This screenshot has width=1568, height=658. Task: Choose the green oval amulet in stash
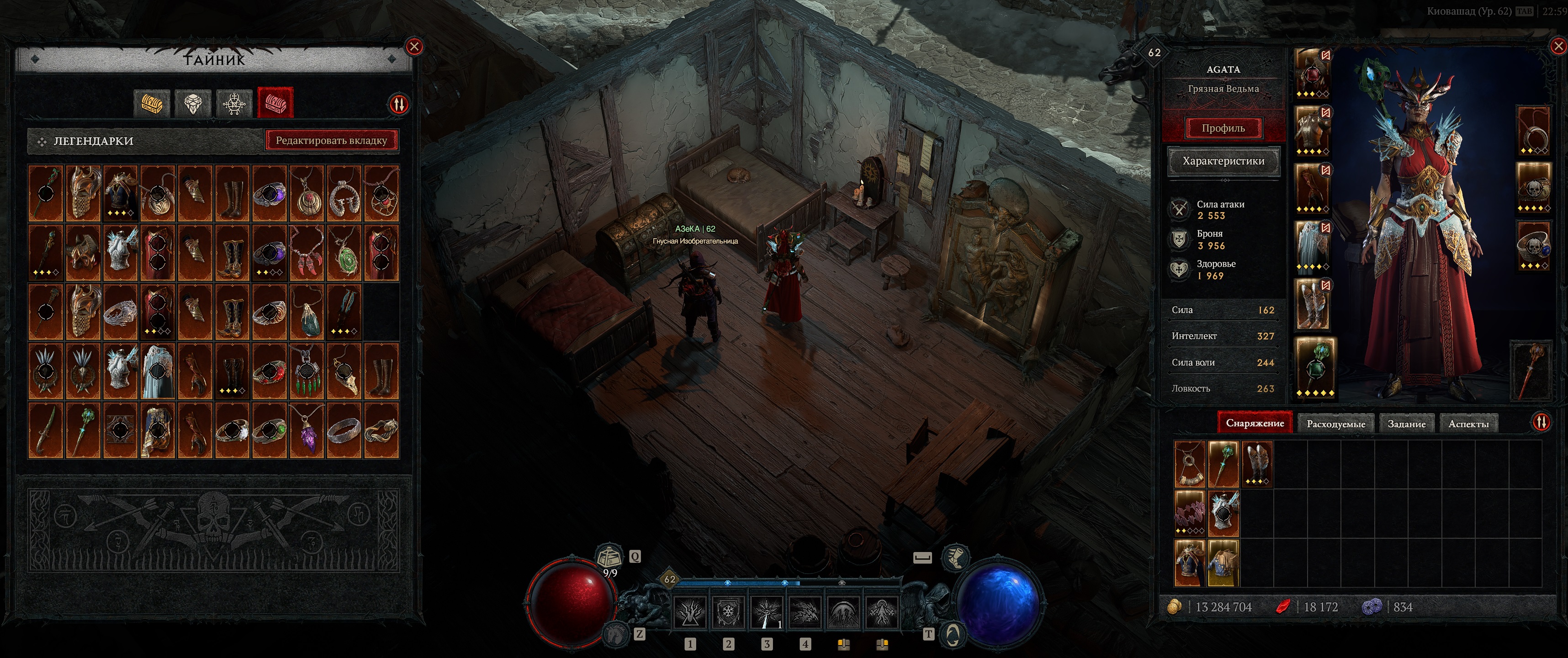pos(344,253)
